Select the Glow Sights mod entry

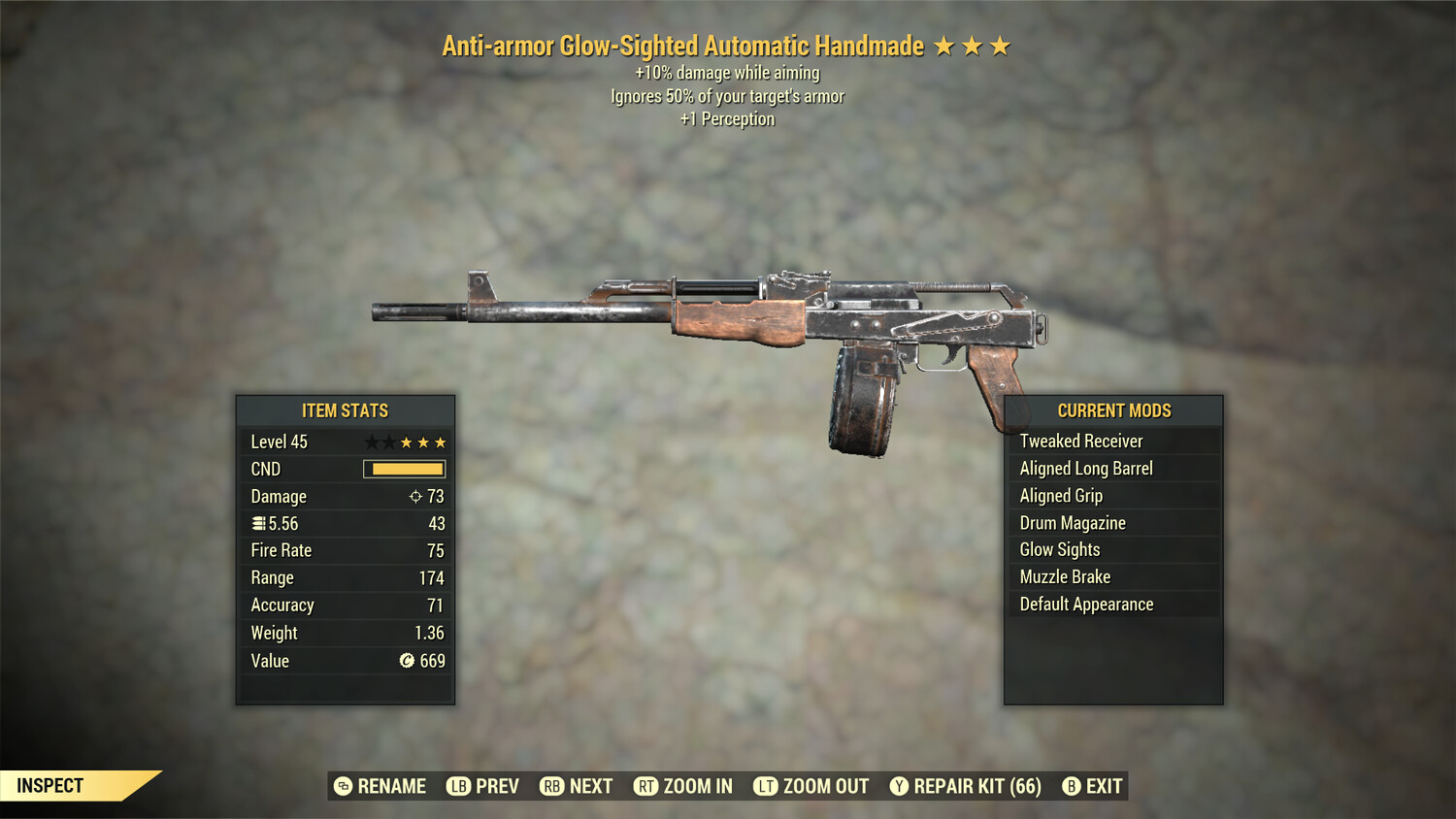[1059, 549]
